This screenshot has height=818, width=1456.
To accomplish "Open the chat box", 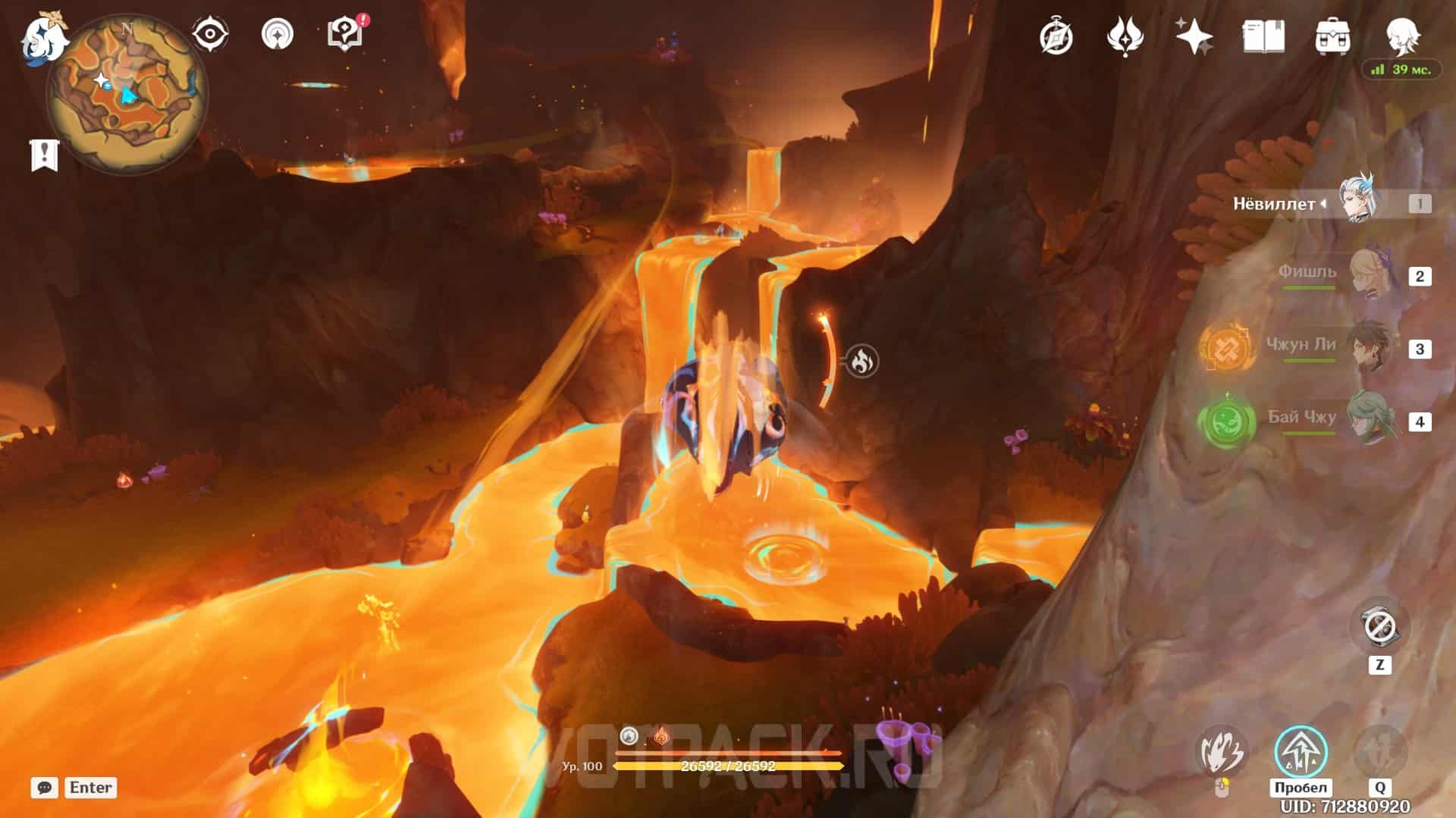I will [45, 788].
